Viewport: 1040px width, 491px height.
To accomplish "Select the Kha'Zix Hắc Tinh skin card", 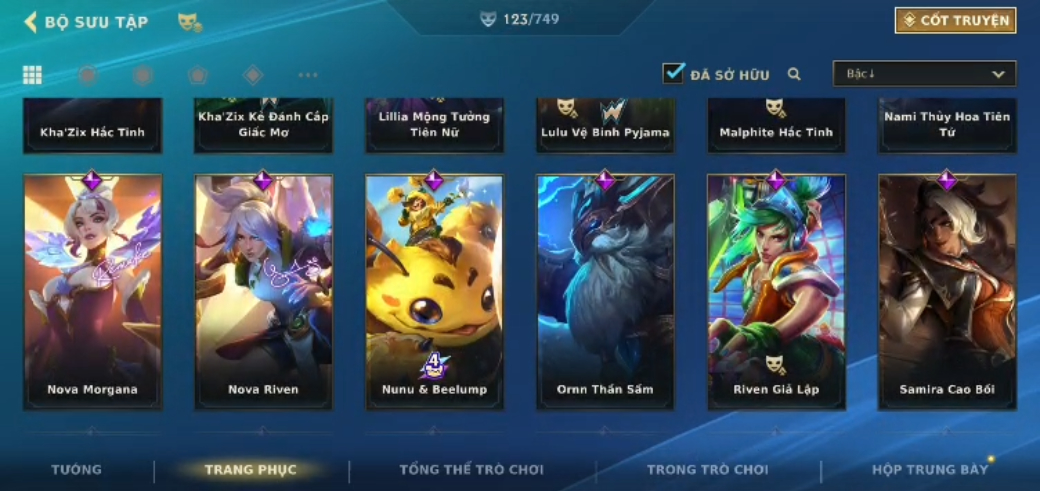I will 92,126.
